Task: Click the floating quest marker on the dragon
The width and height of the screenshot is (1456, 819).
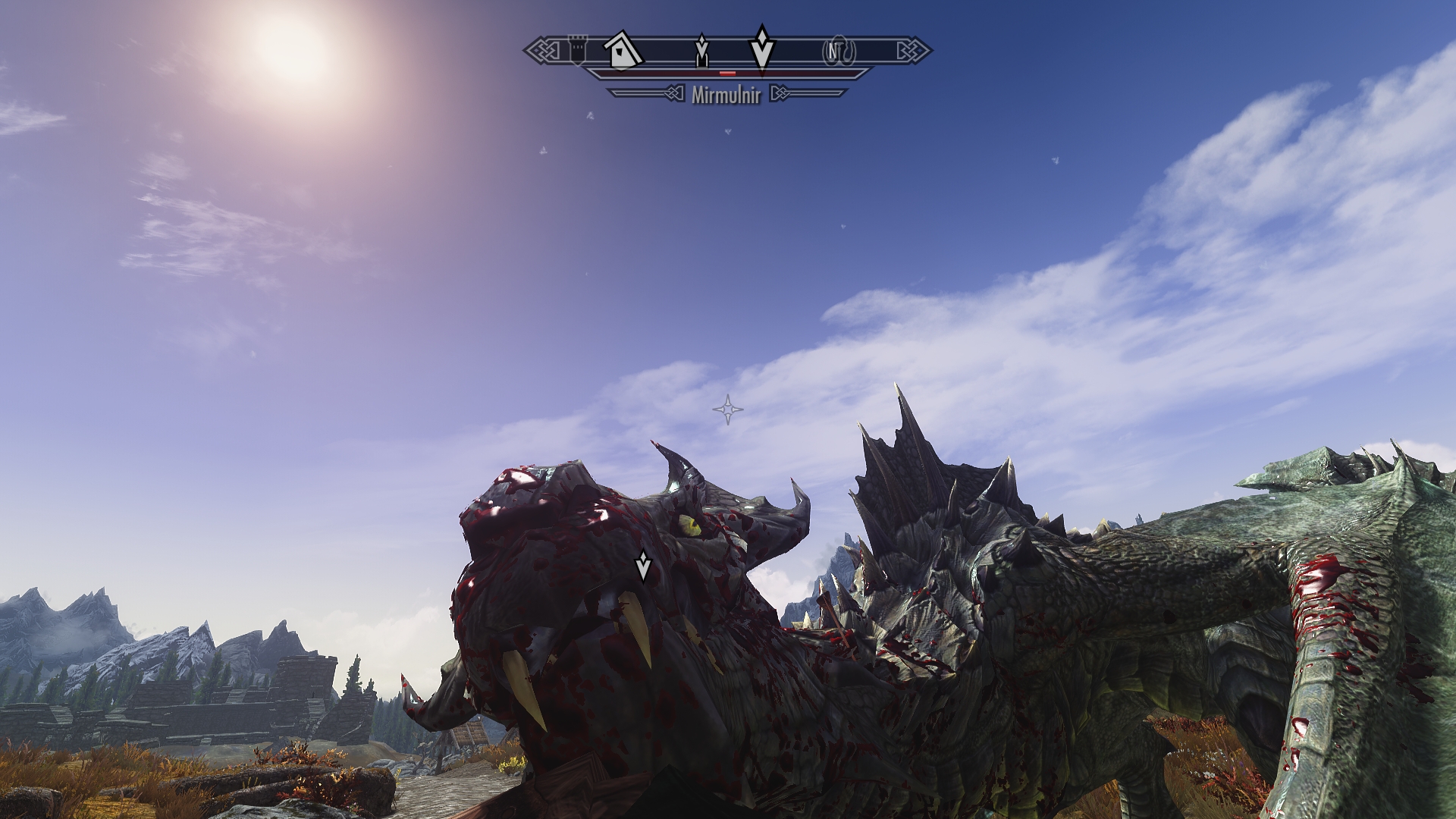Action: [643, 565]
